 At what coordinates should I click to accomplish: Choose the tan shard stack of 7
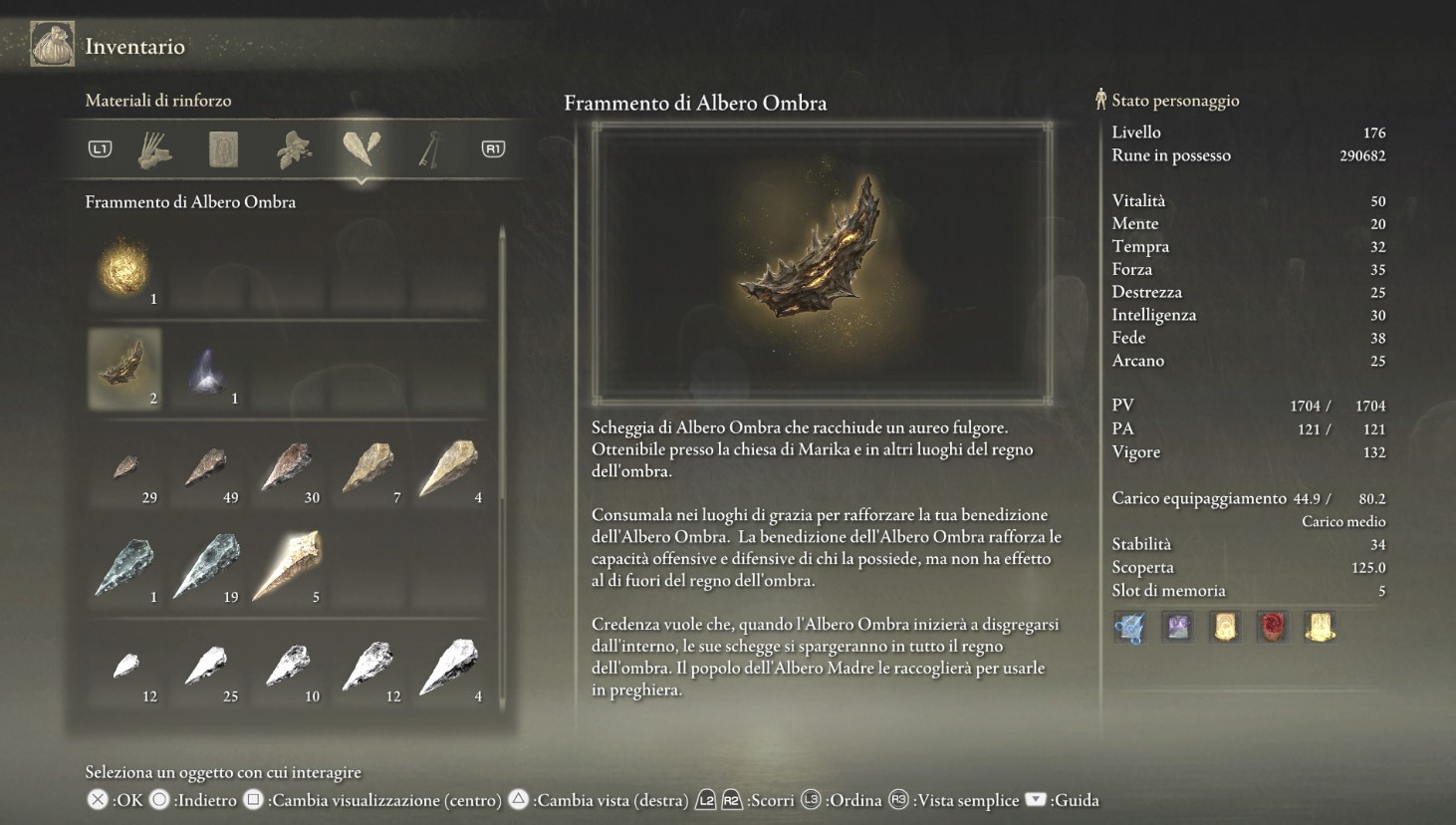368,468
